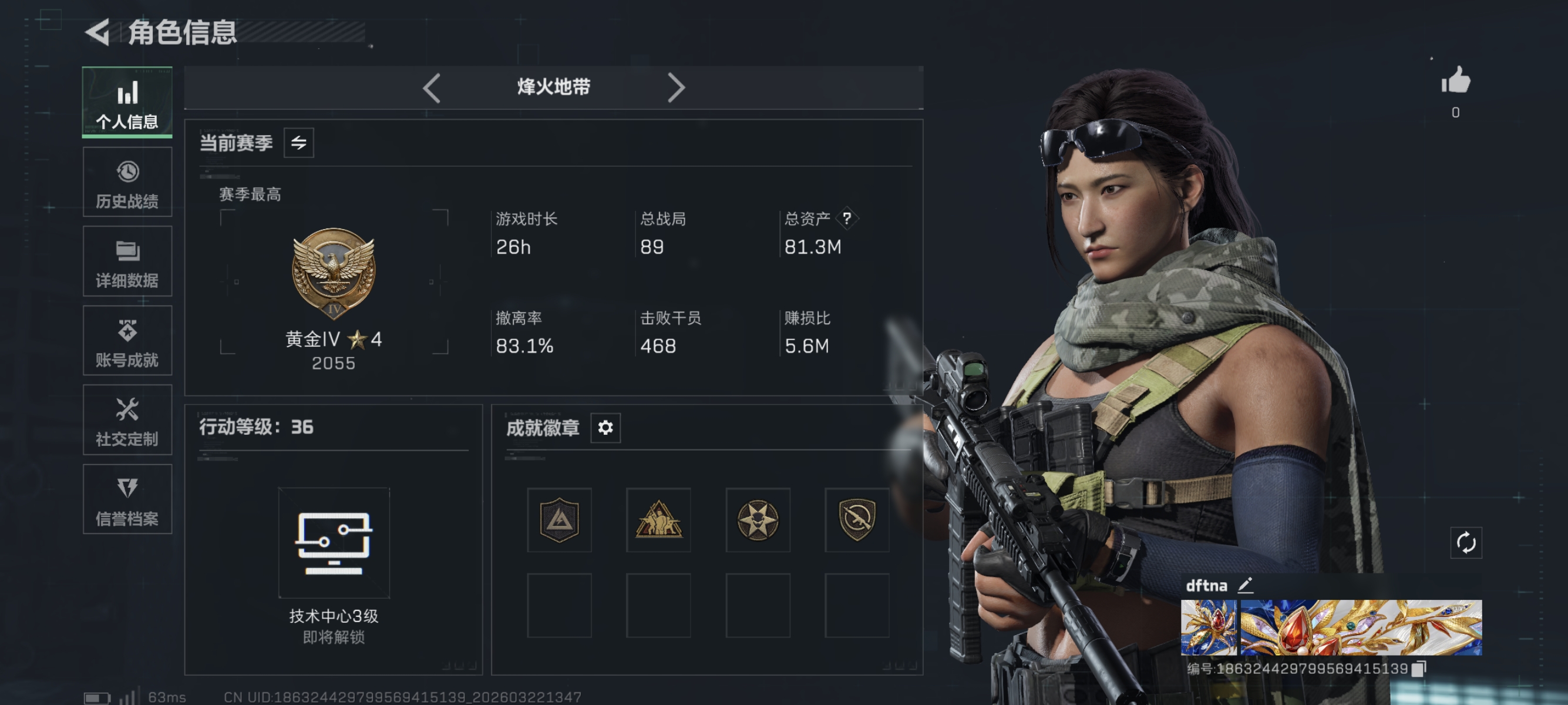Click the 黄金IV rank emblem
Image resolution: width=1568 pixels, height=705 pixels.
[334, 274]
